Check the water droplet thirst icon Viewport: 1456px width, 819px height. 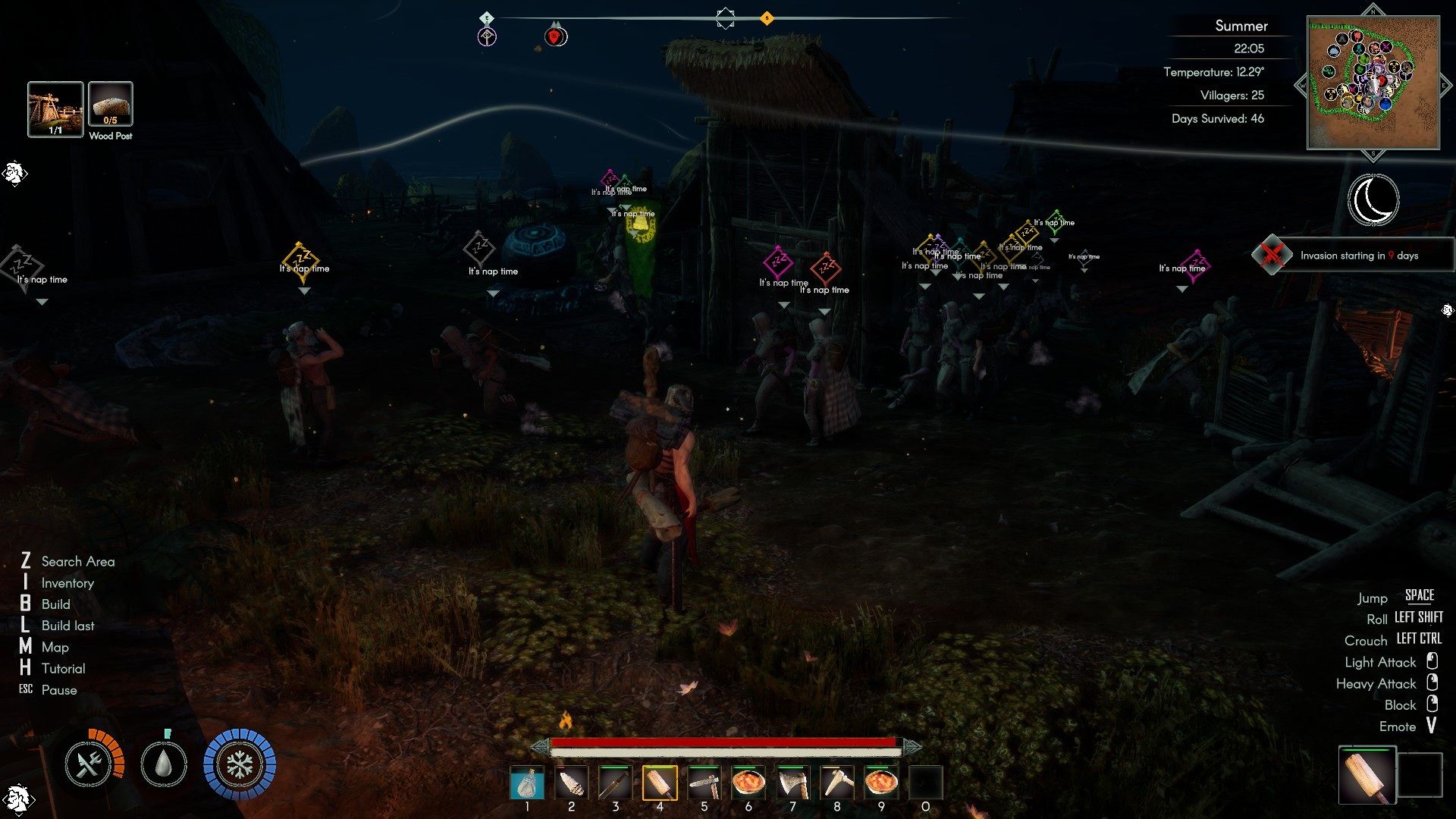click(164, 764)
